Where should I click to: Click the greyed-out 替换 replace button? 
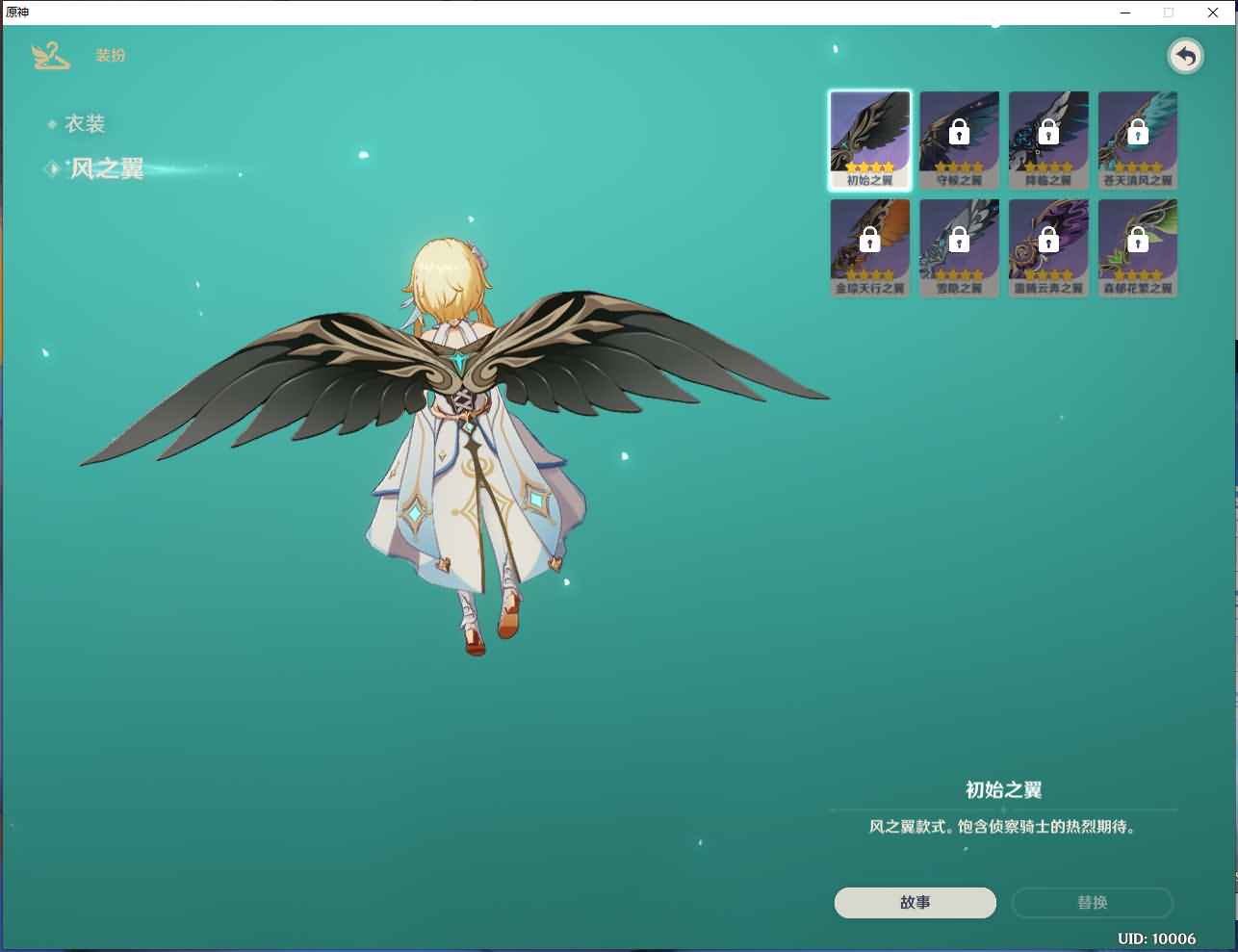[x=1092, y=902]
